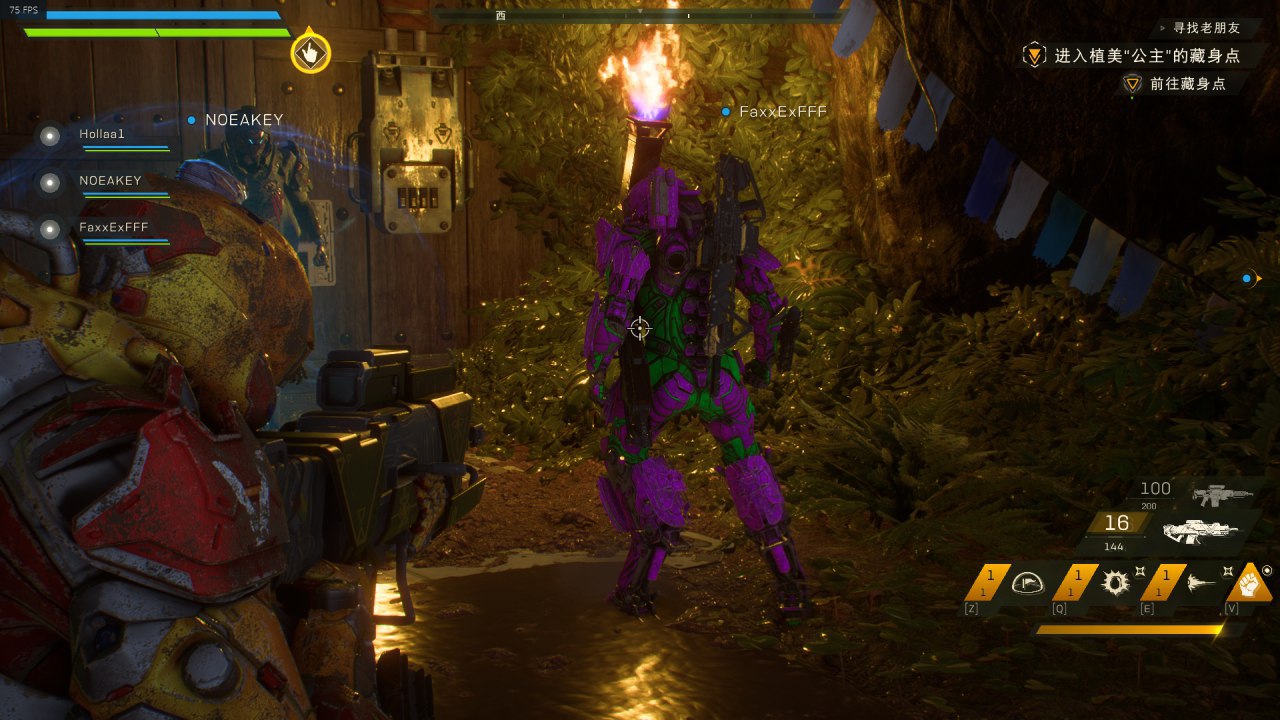This screenshot has height=720, width=1280.
Task: Fire the projectile blast ability
Action: click(1201, 585)
